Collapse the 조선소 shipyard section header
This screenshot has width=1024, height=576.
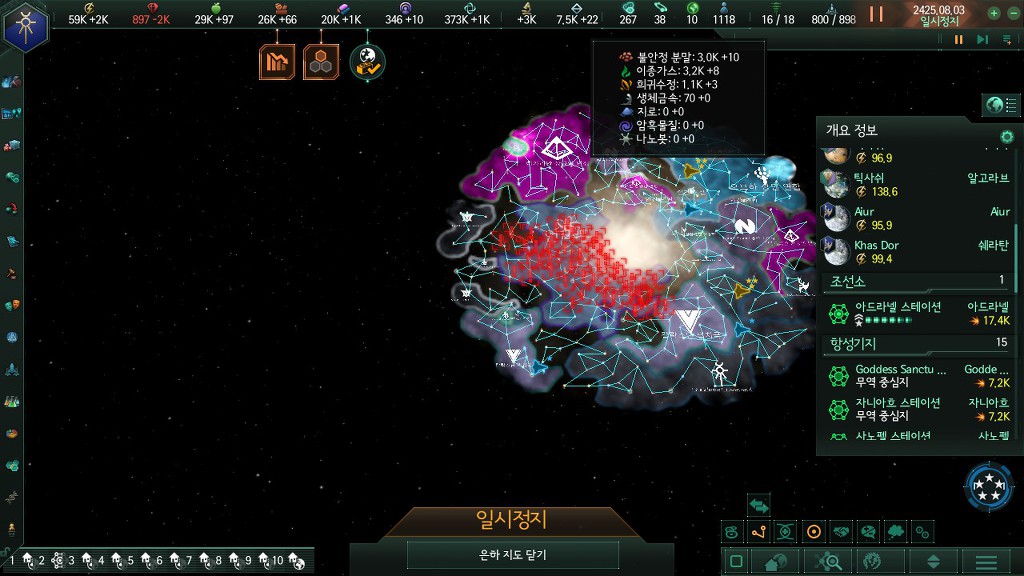click(x=917, y=281)
